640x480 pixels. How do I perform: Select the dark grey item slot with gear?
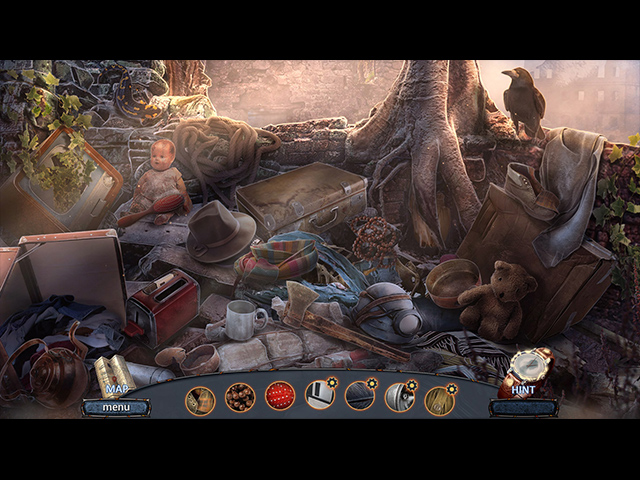click(360, 397)
